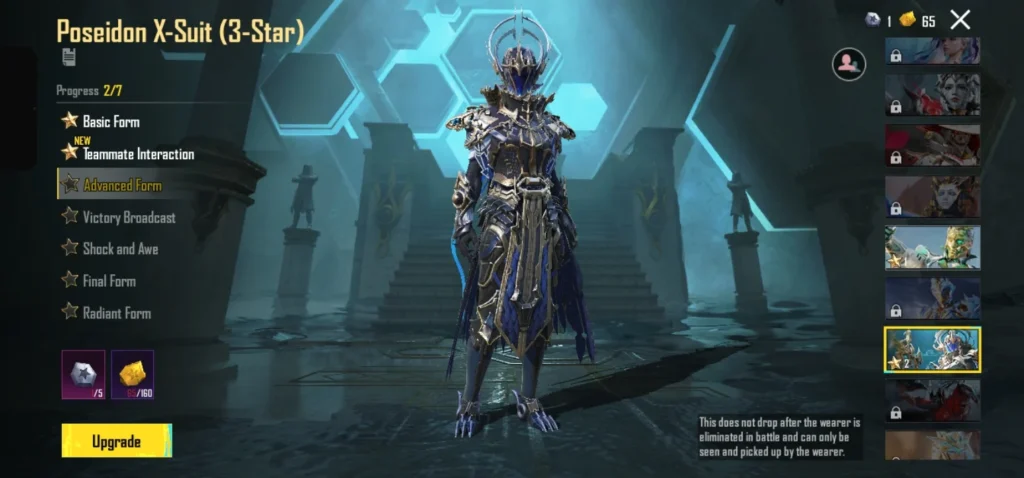Click the round character profile icon
Image resolution: width=1024 pixels, height=478 pixels.
tap(848, 64)
